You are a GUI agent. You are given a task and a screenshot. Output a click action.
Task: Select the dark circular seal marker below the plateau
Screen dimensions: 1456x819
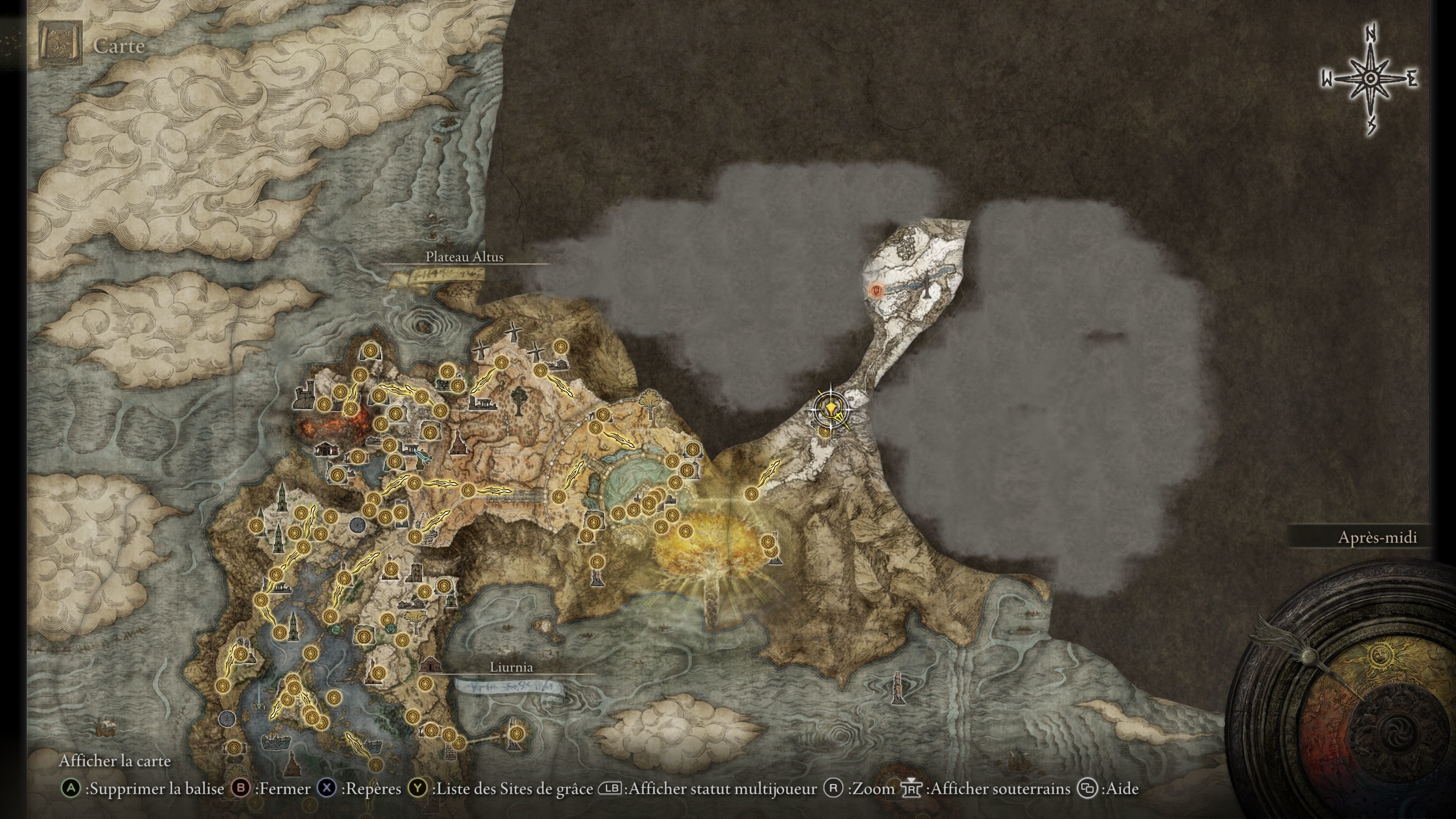click(x=357, y=524)
